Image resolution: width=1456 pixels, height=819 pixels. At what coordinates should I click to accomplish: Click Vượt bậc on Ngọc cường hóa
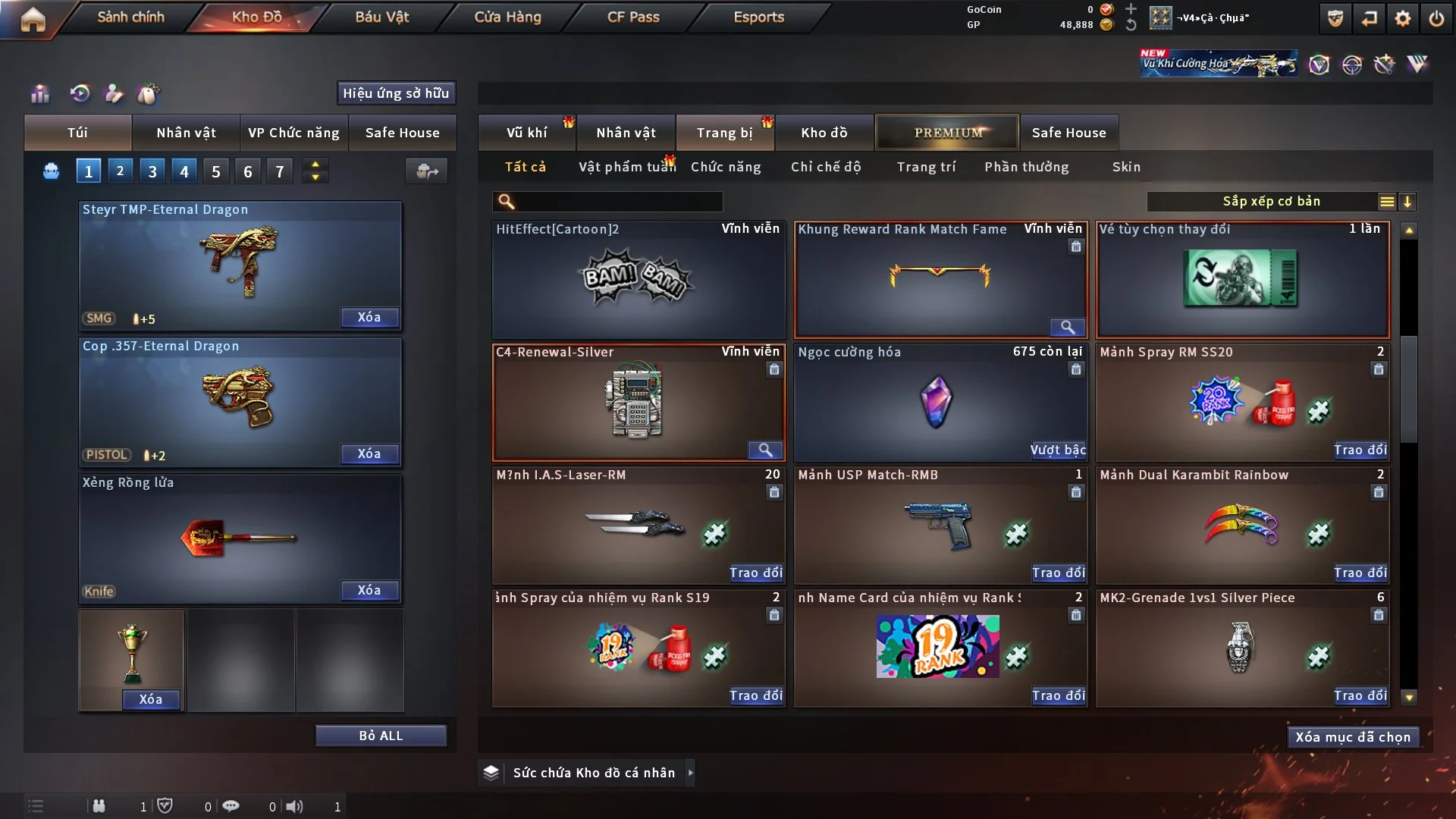[x=1058, y=450]
